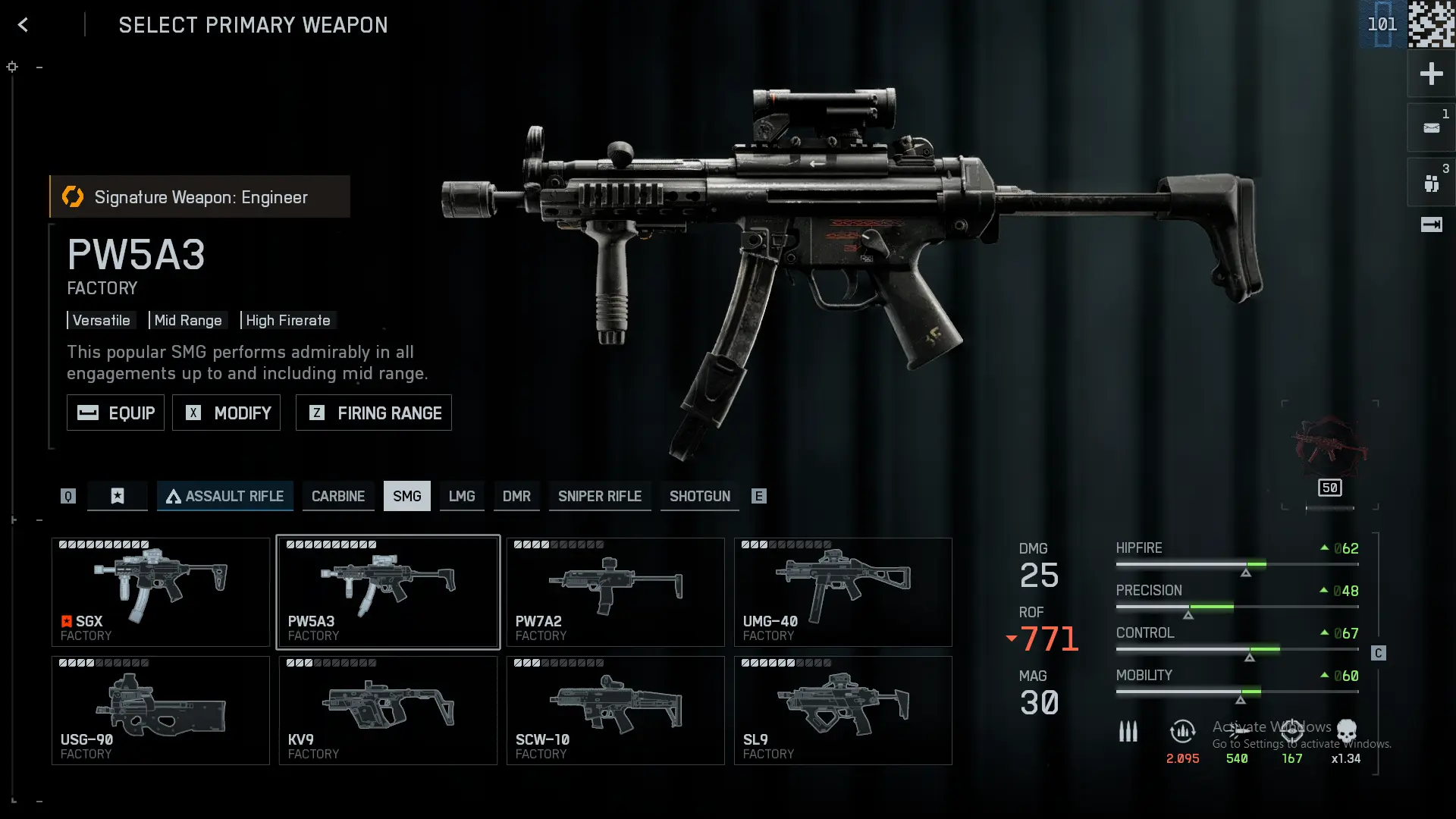Open the favorites star tab

[x=118, y=496]
